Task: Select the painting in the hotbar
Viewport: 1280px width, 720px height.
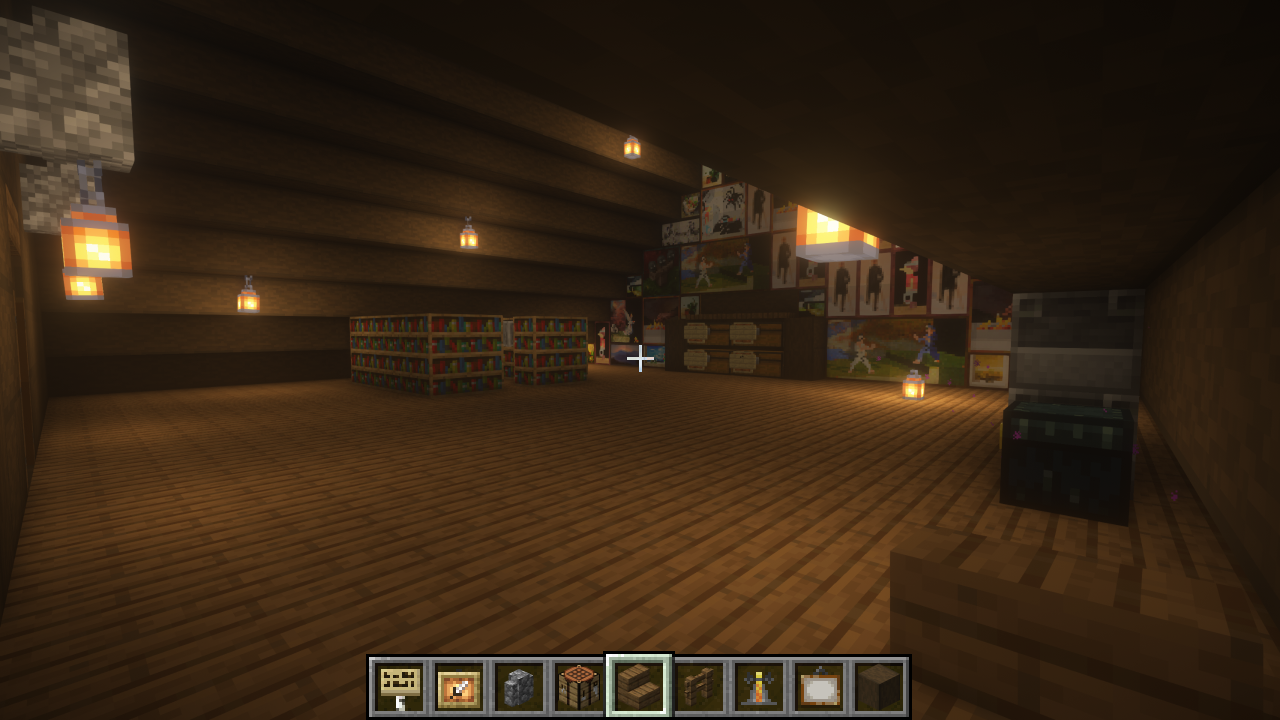Action: tap(819, 687)
